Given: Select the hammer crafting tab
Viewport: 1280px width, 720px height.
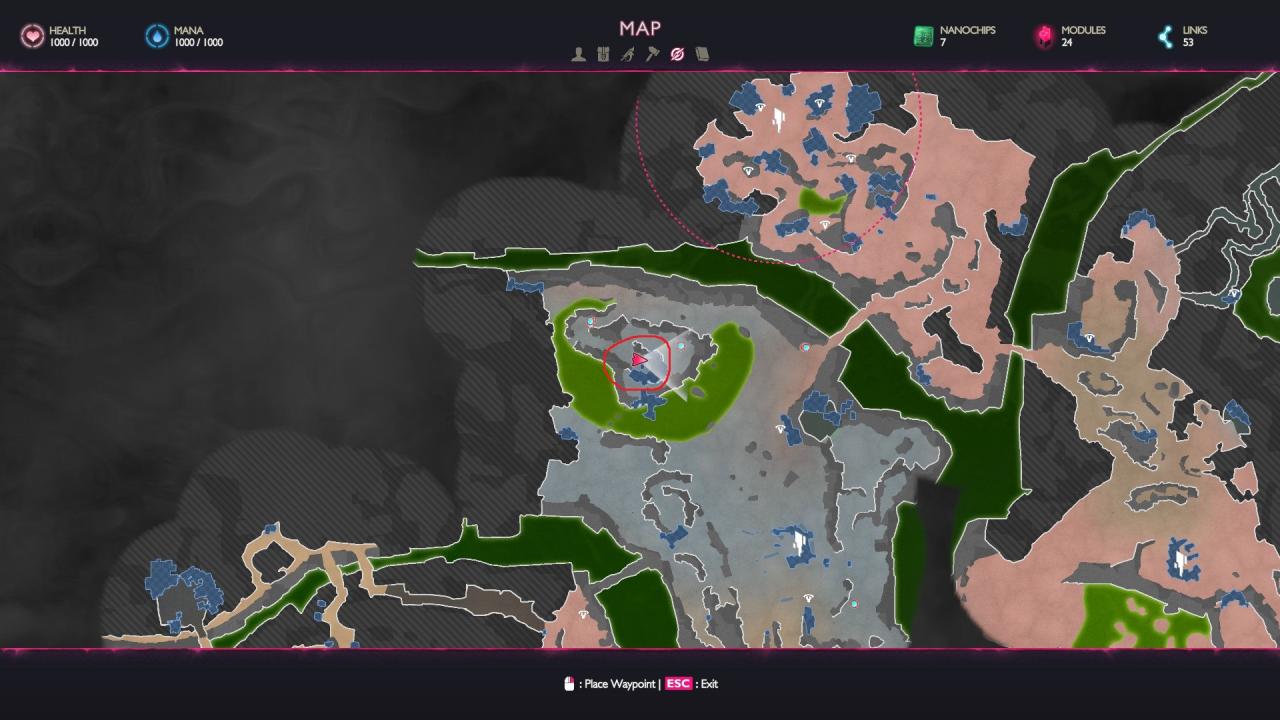Looking at the screenshot, I should [652, 54].
